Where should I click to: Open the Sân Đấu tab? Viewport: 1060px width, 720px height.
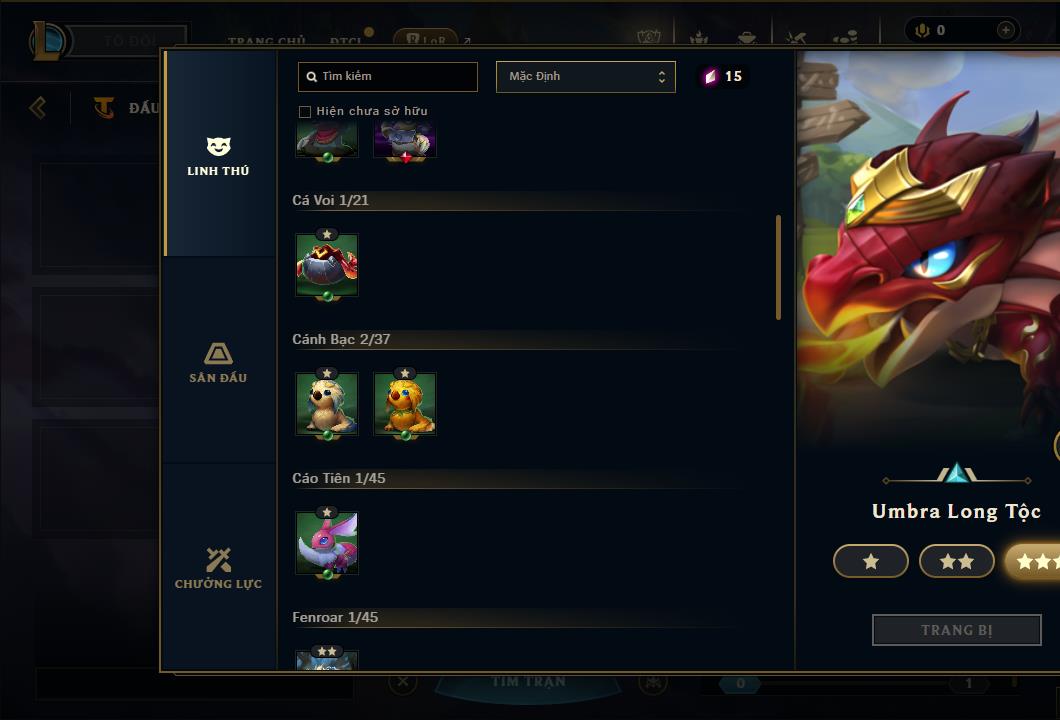[x=218, y=362]
